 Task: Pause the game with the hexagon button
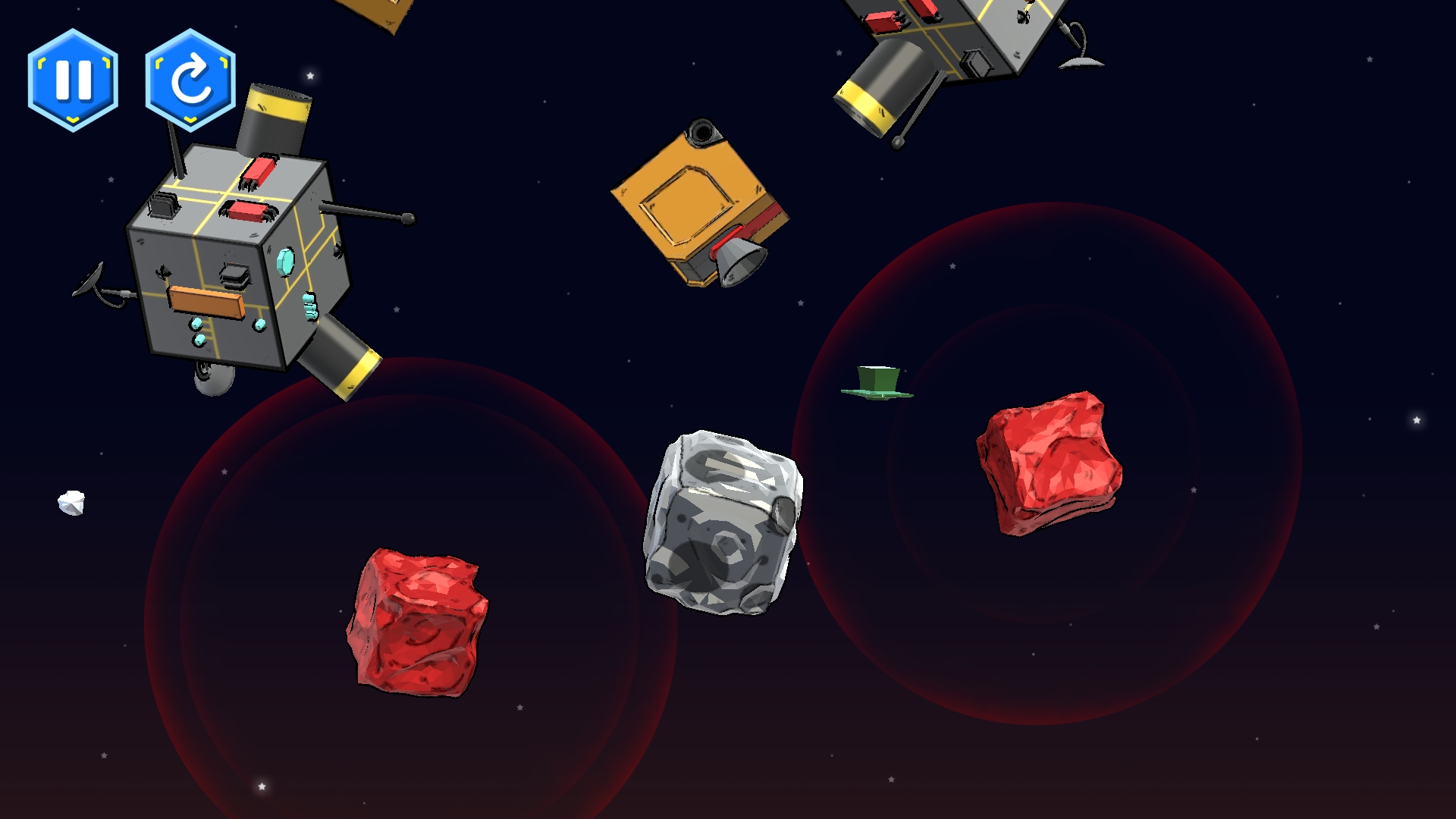[x=73, y=80]
